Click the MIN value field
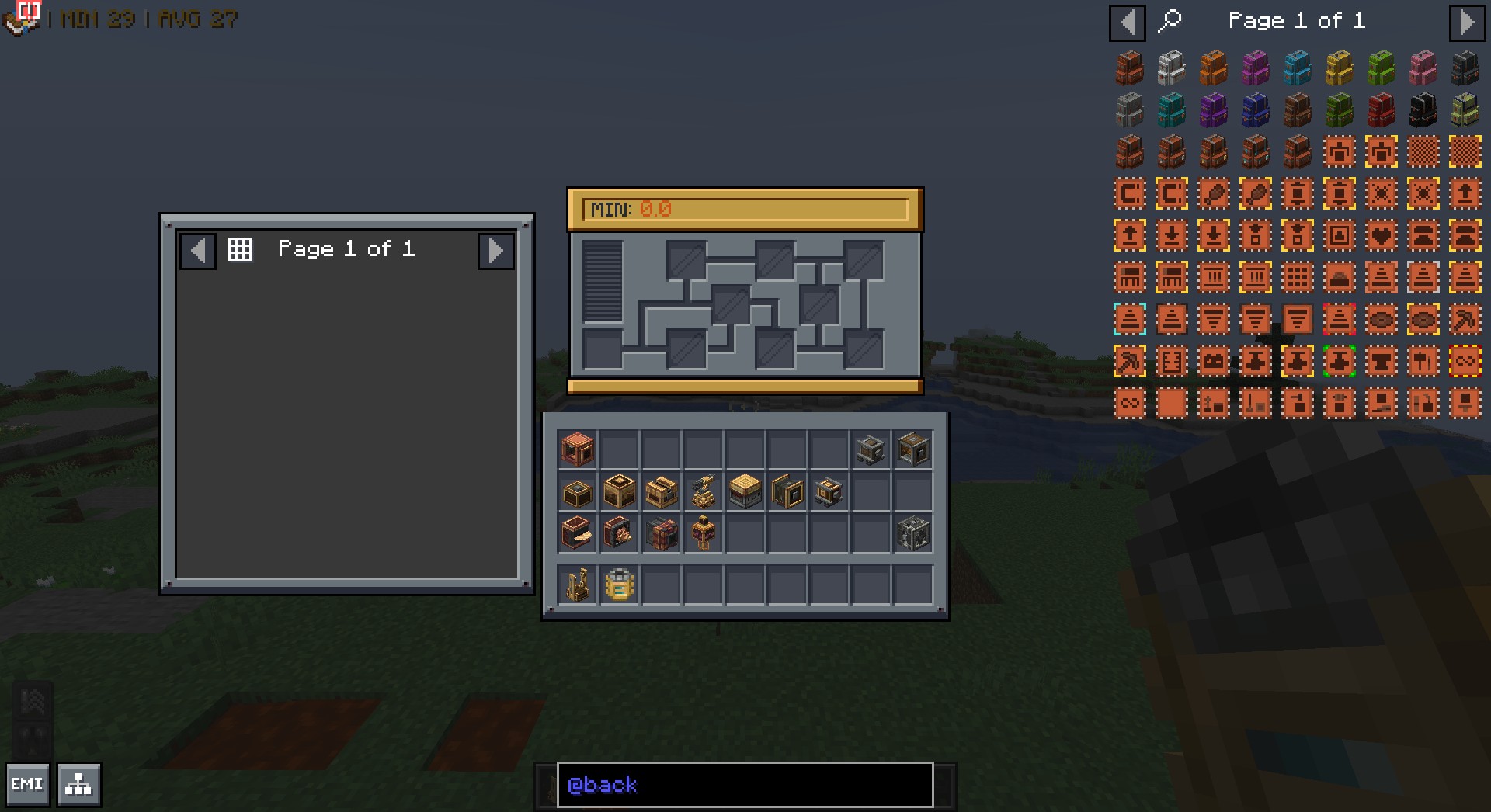1491x812 pixels. click(745, 210)
